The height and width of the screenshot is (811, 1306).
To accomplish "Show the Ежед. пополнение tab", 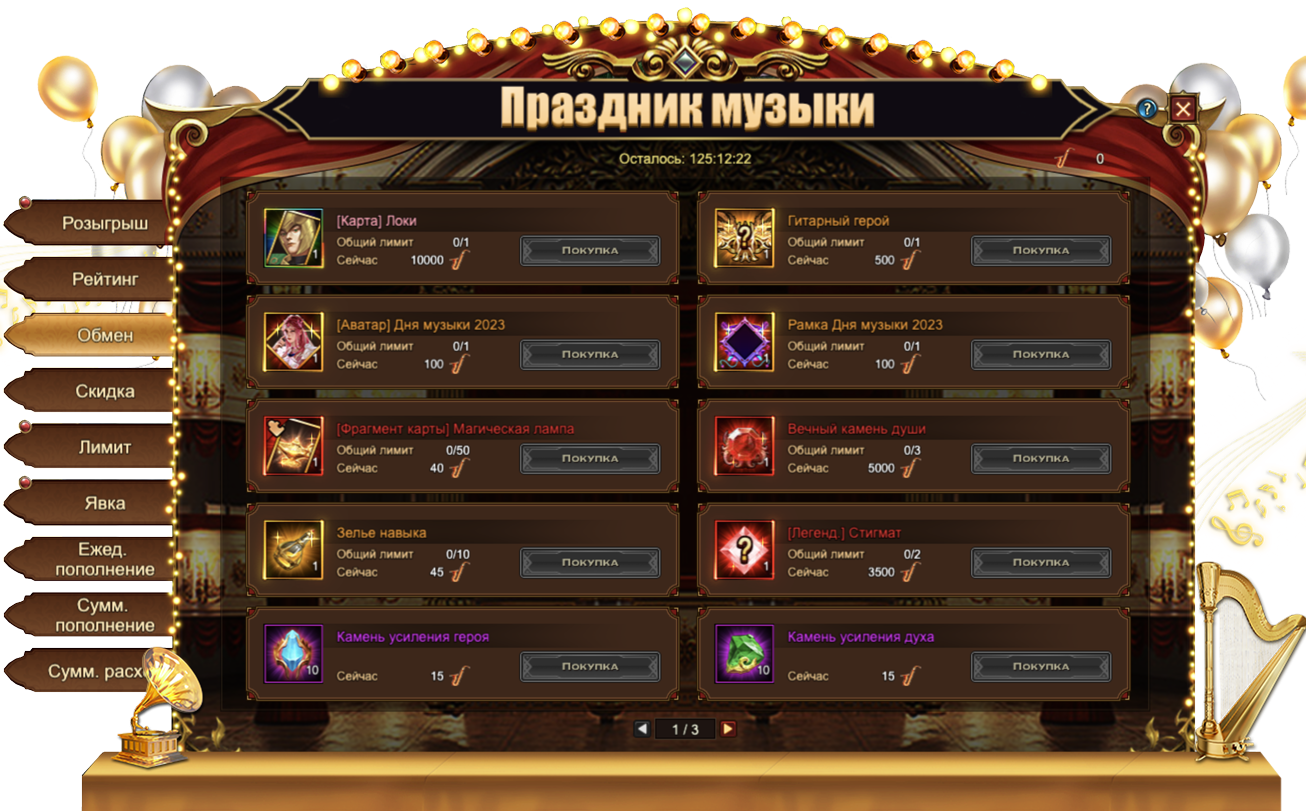I will pyautogui.click(x=104, y=560).
